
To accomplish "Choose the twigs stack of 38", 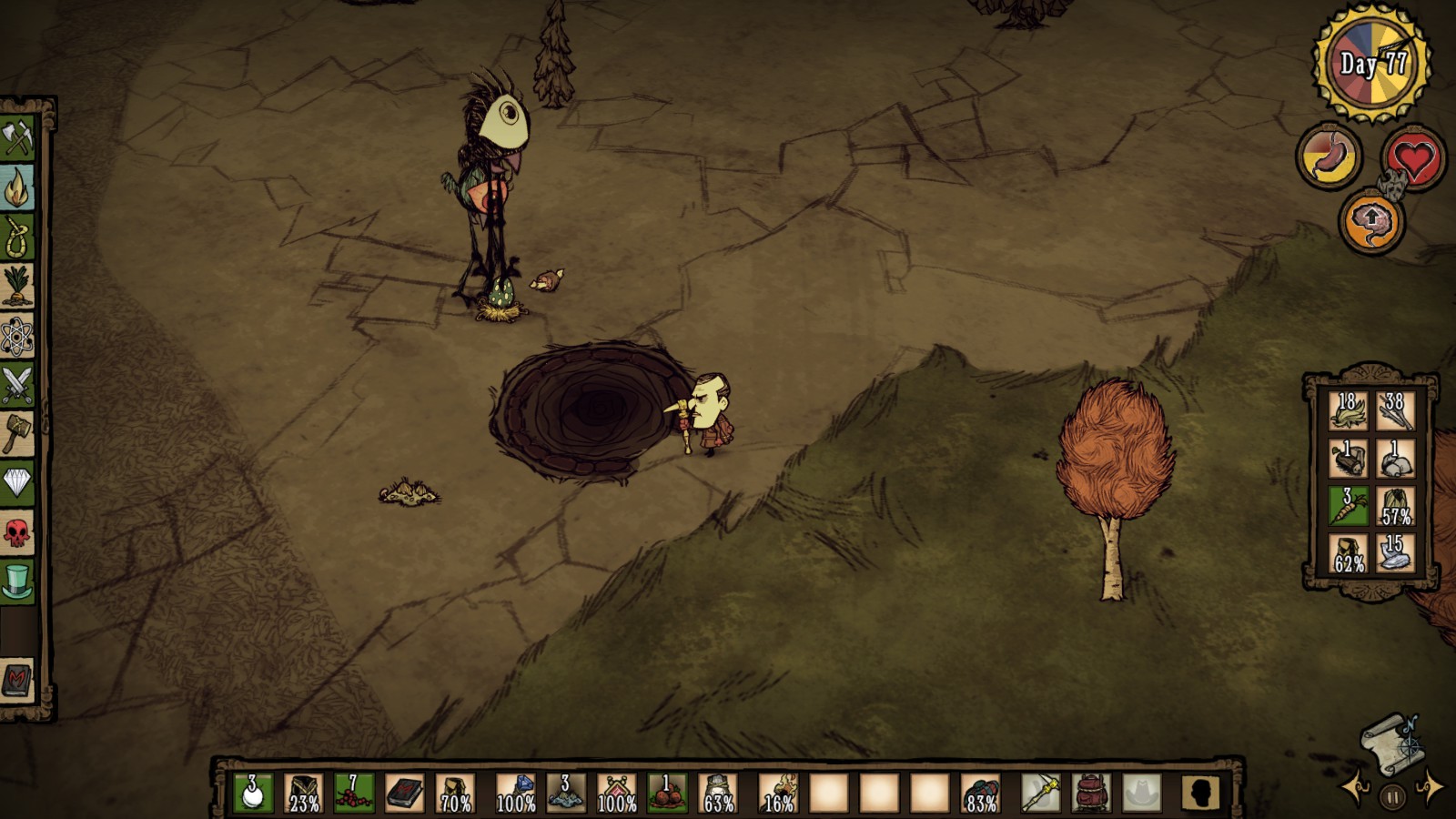I will (1394, 411).
